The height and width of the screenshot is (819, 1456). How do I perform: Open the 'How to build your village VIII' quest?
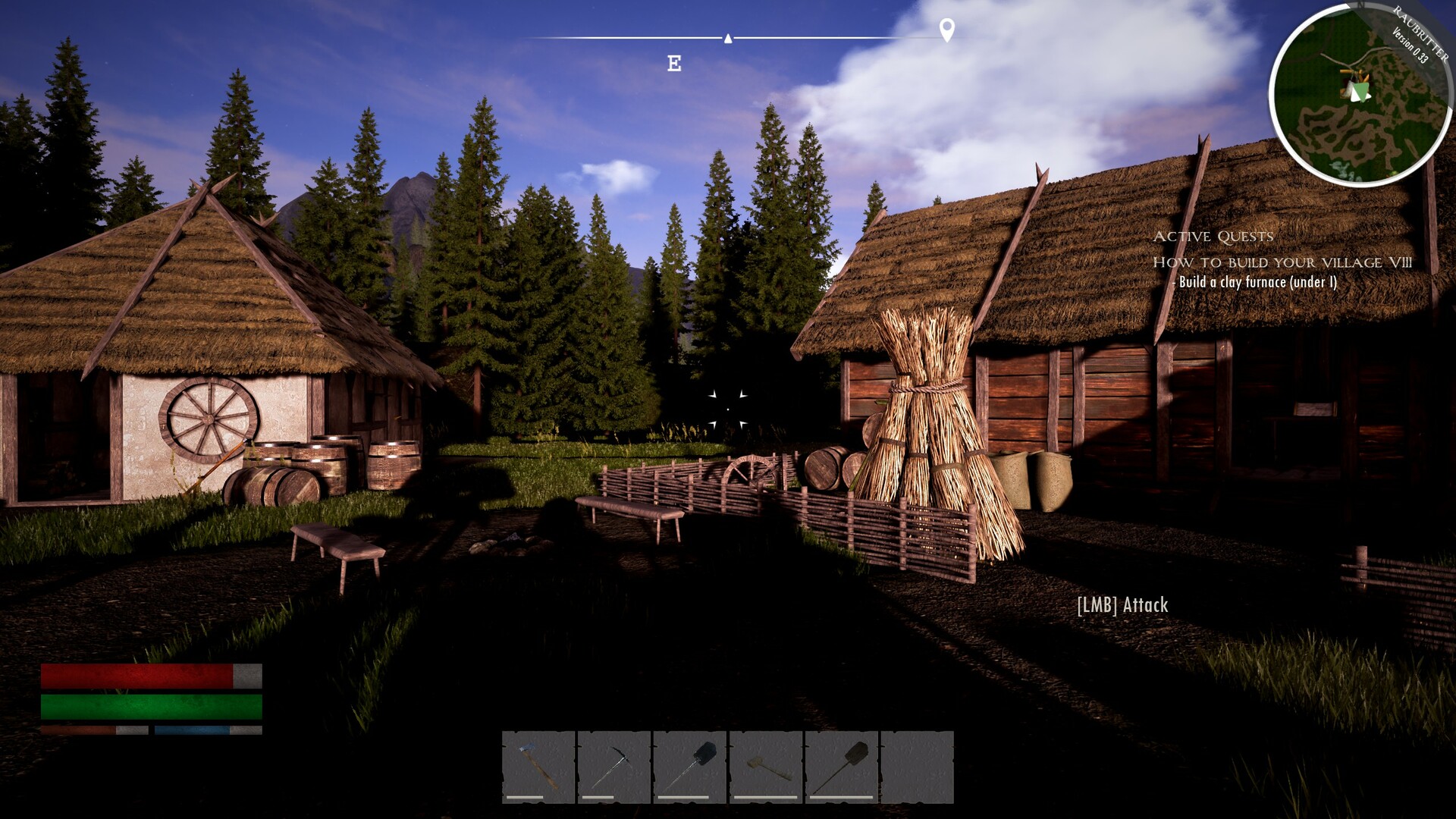[x=1282, y=262]
